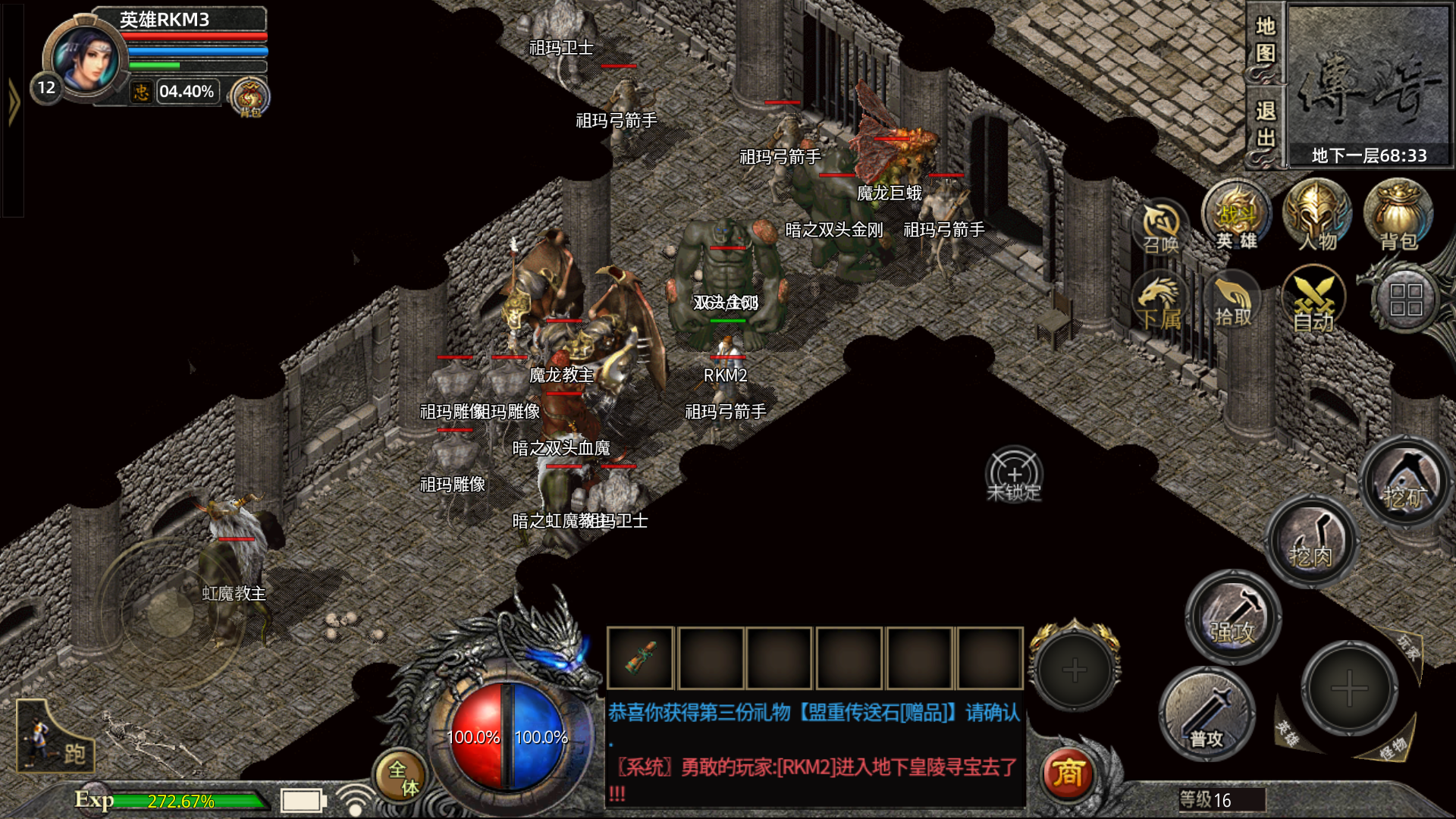Click the 全体 round button
This screenshot has width=1456, height=819.
pyautogui.click(x=403, y=778)
